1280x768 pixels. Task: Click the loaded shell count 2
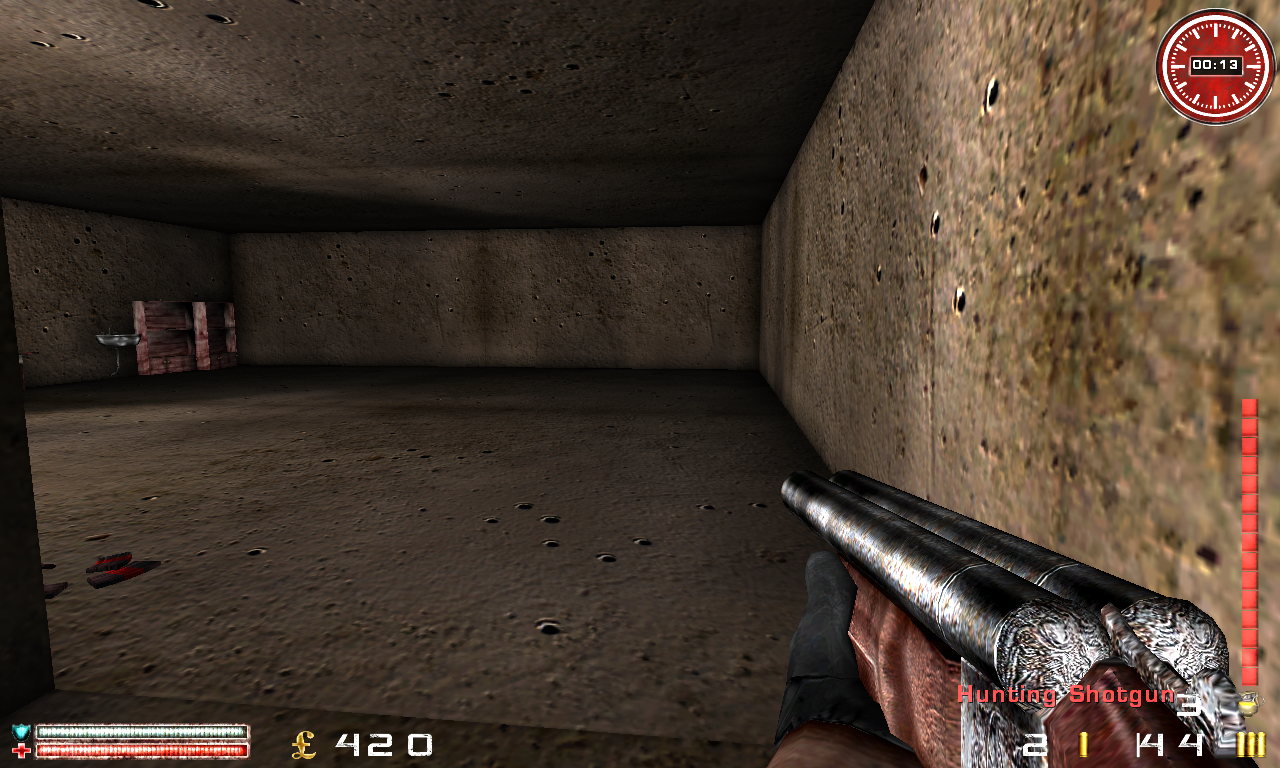[x=1035, y=745]
